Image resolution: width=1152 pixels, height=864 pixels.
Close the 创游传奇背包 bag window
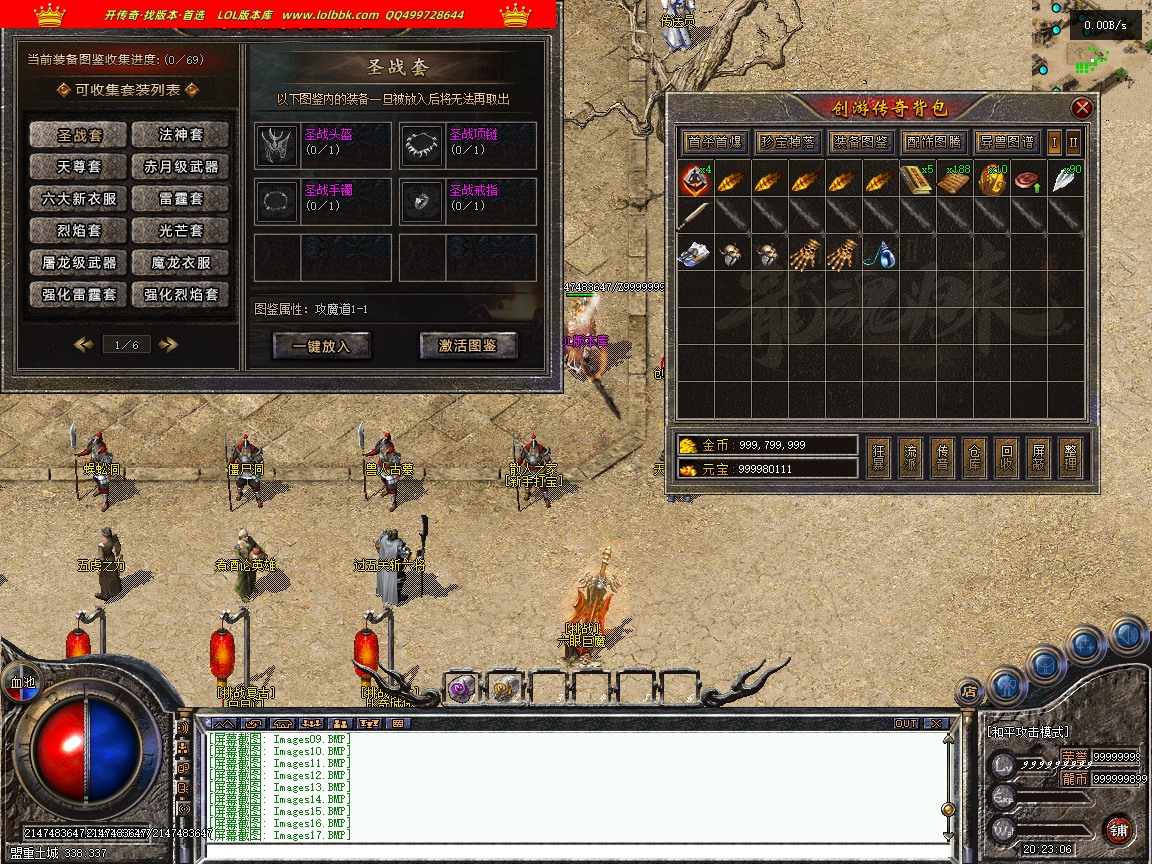pos(1081,108)
